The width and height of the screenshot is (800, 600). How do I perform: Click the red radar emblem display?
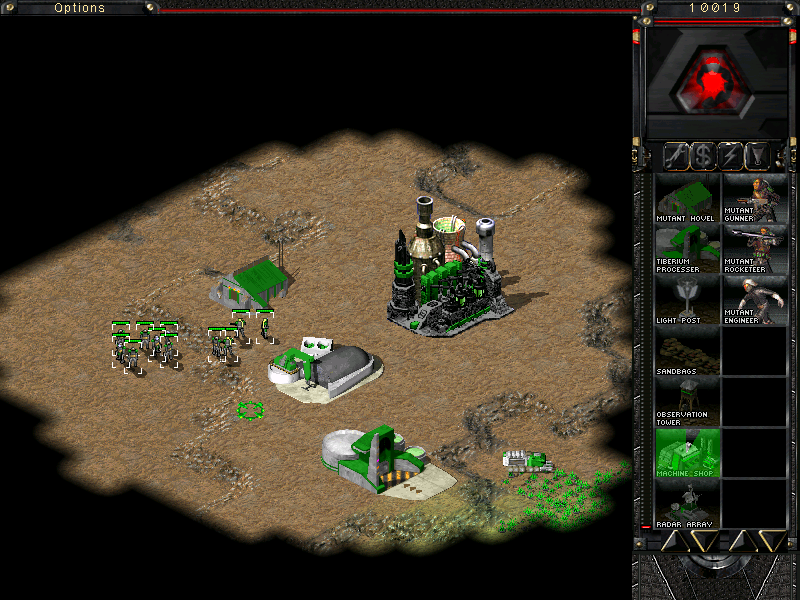(x=713, y=81)
